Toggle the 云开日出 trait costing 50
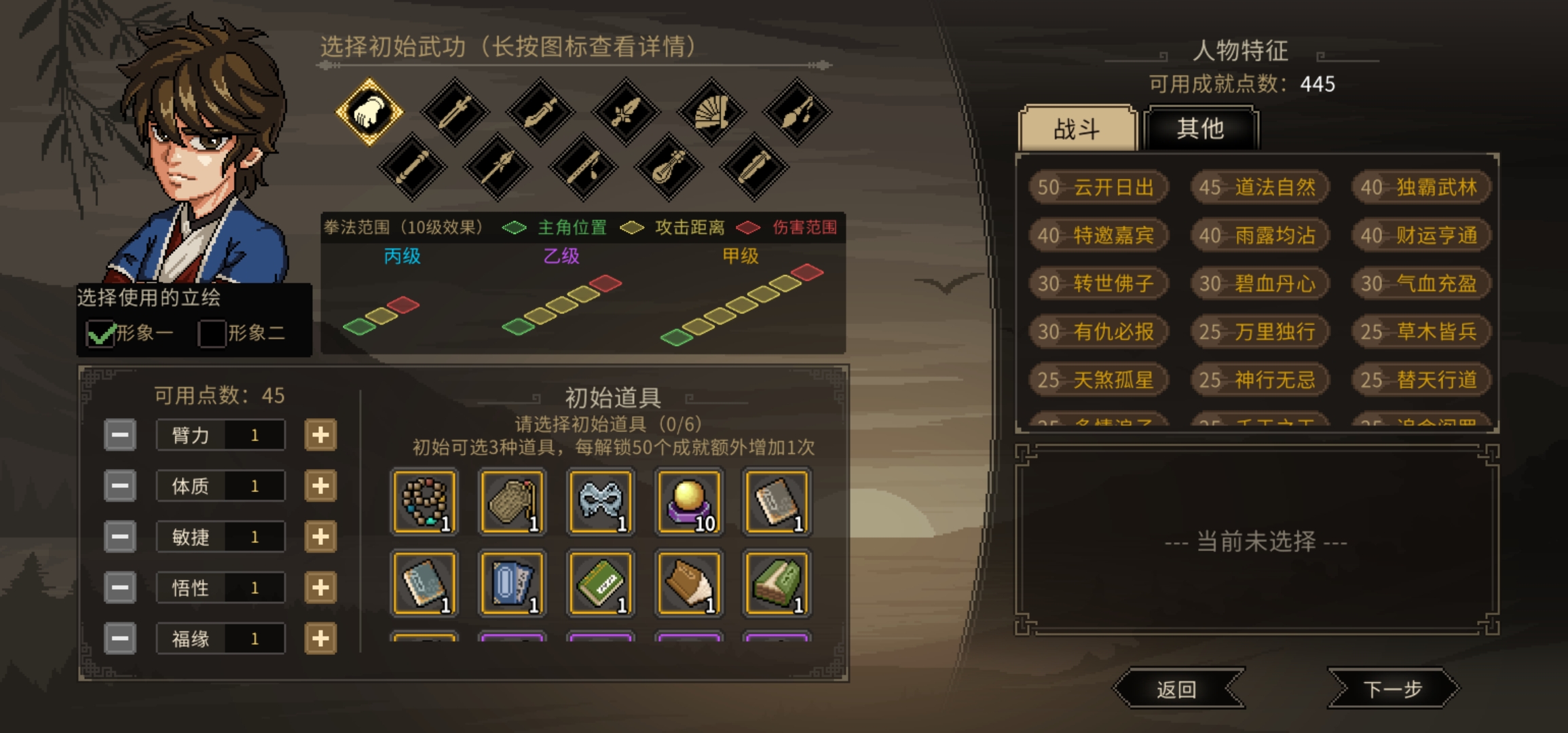This screenshot has height=733, width=1568. pos(1100,188)
